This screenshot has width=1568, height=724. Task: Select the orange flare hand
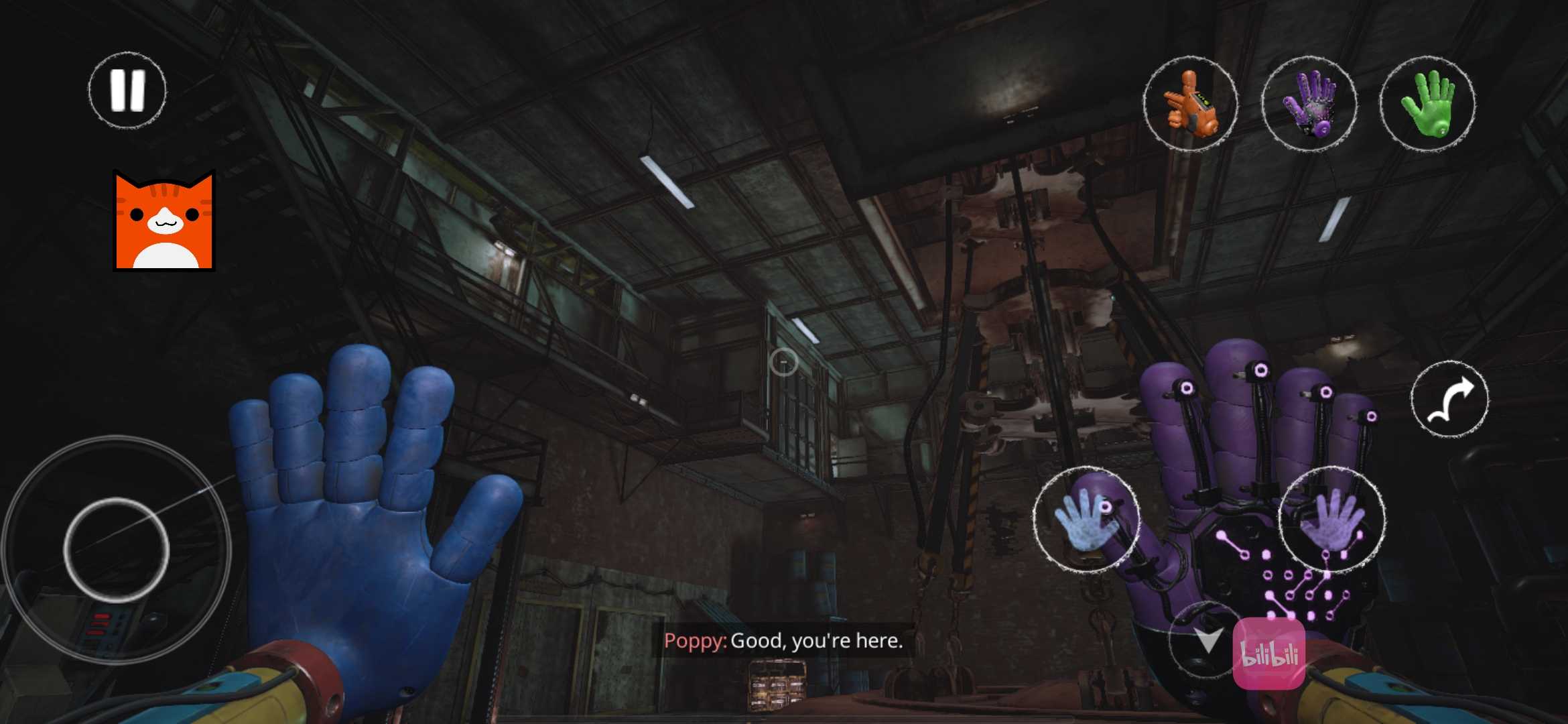coord(1190,103)
